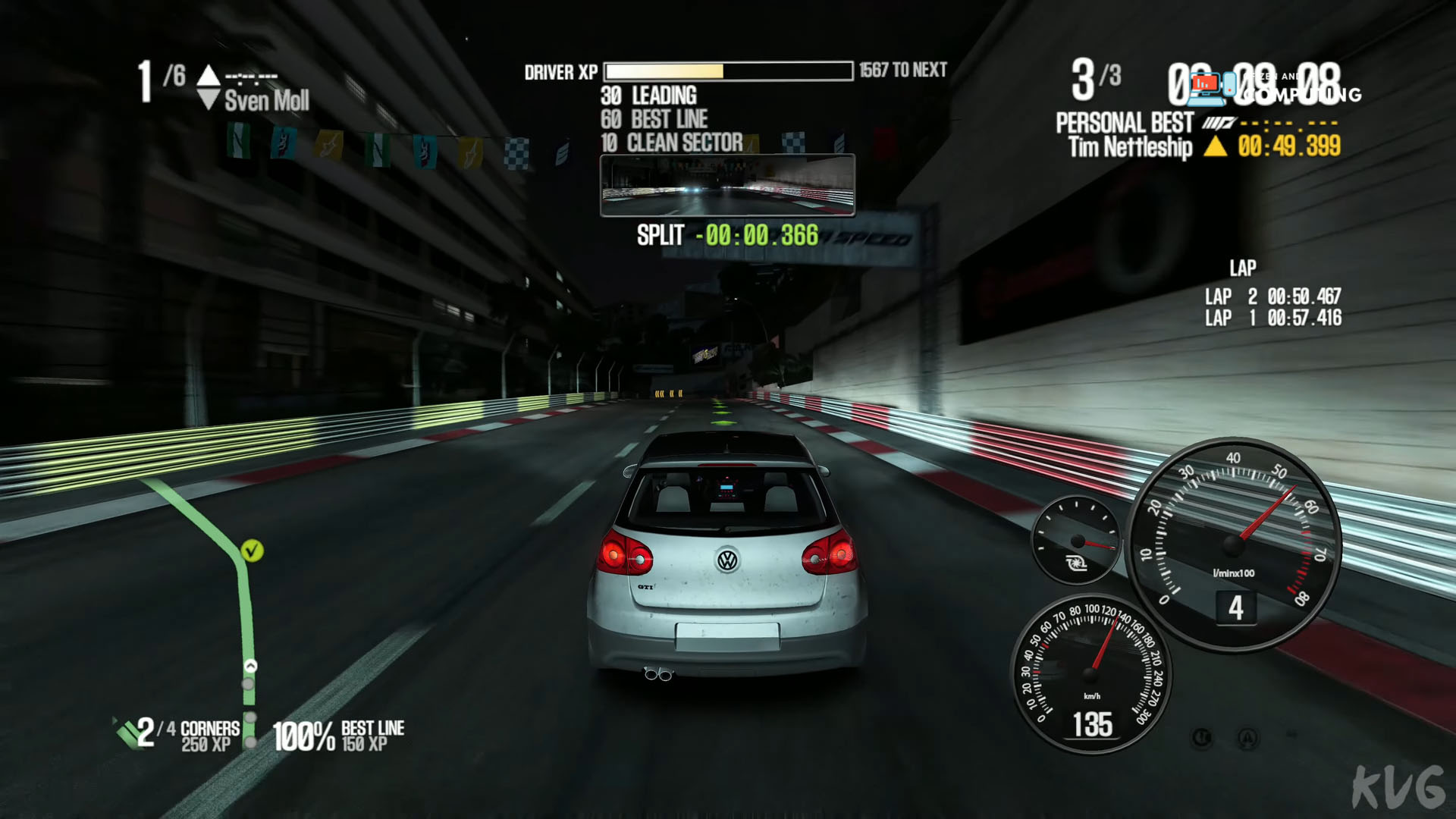Image resolution: width=1456 pixels, height=819 pixels.
Task: Click the traction control indicator icon below speedometer
Action: tap(1202, 736)
